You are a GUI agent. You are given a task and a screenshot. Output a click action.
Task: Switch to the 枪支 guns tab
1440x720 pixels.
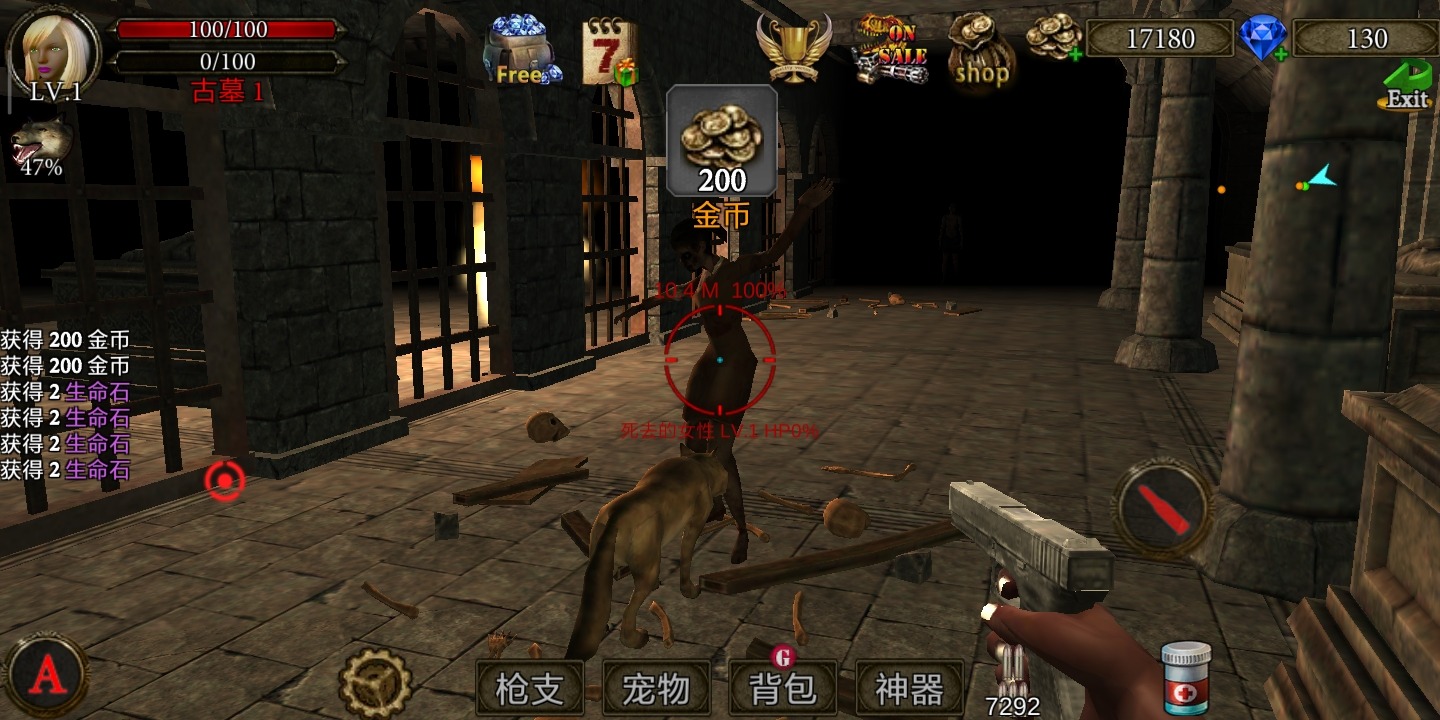pyautogui.click(x=528, y=686)
